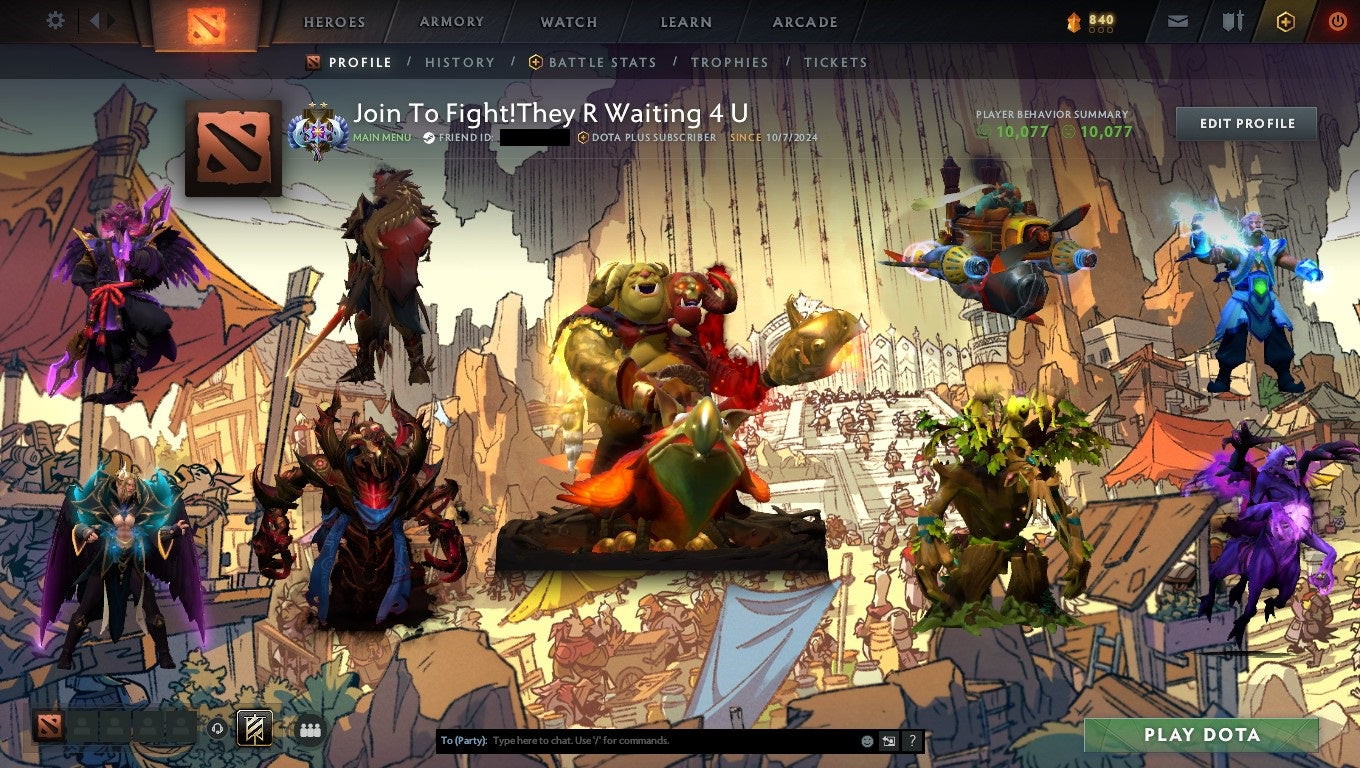Switch to the History tab
The height and width of the screenshot is (768, 1360).
pyautogui.click(x=460, y=62)
